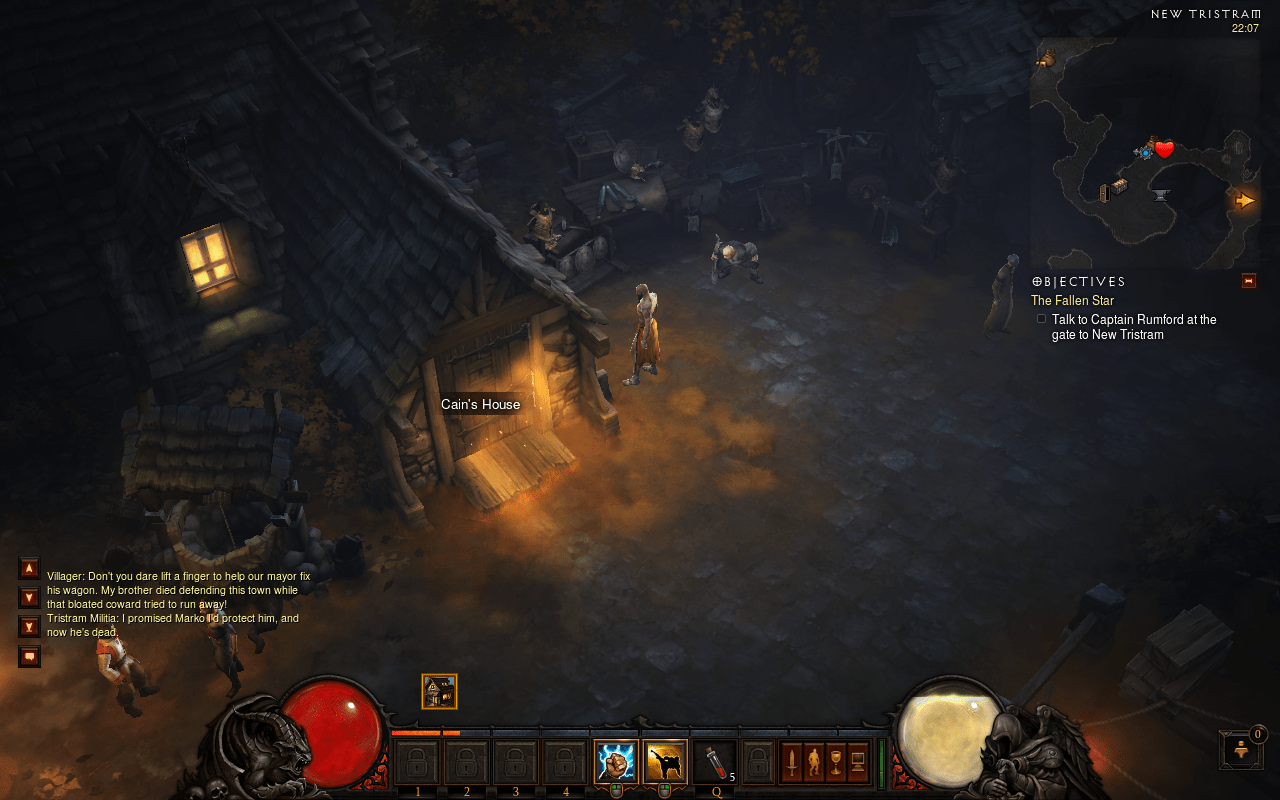Screen dimensions: 1280x800
Task: Open the sword skills menu button
Action: pos(792,762)
